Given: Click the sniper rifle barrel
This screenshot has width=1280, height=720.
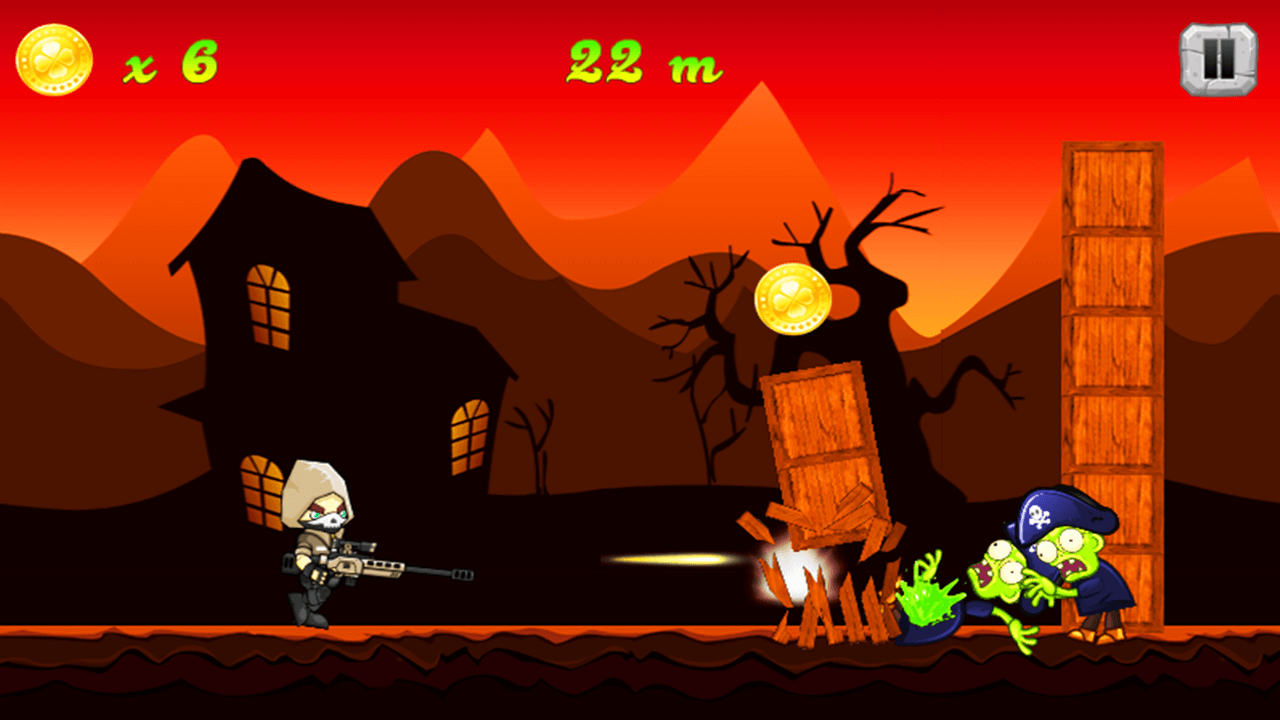Looking at the screenshot, I should (430, 572).
